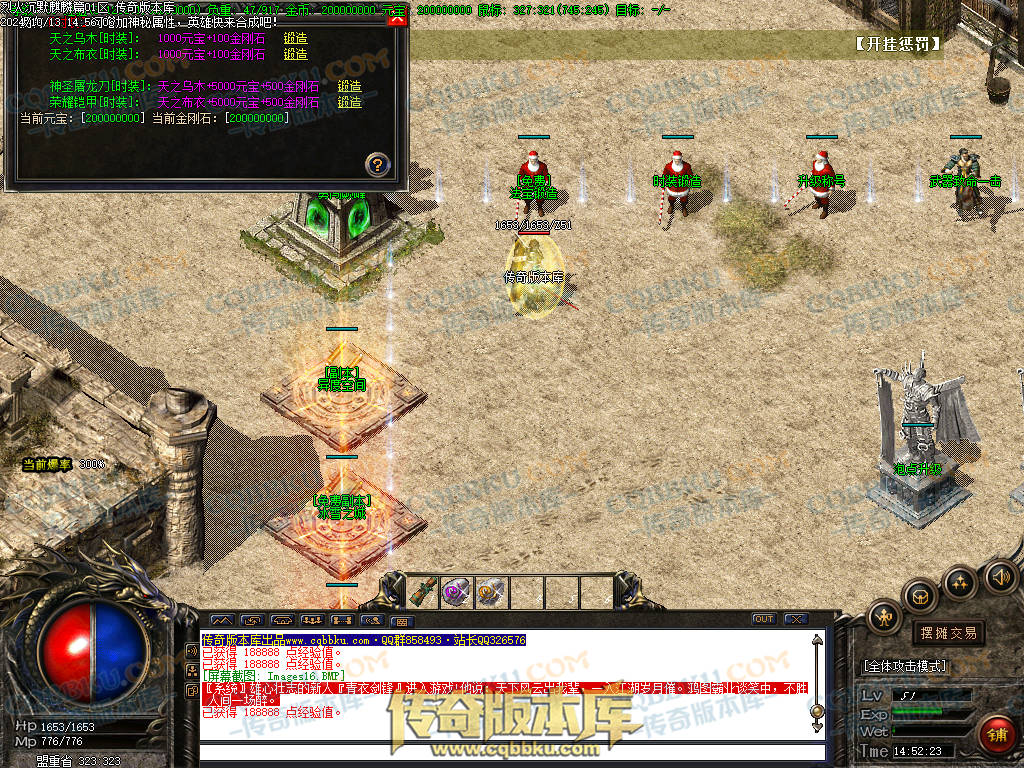Open the 摆摊交易 stall trade button
This screenshot has width=1024, height=768.
[x=948, y=632]
